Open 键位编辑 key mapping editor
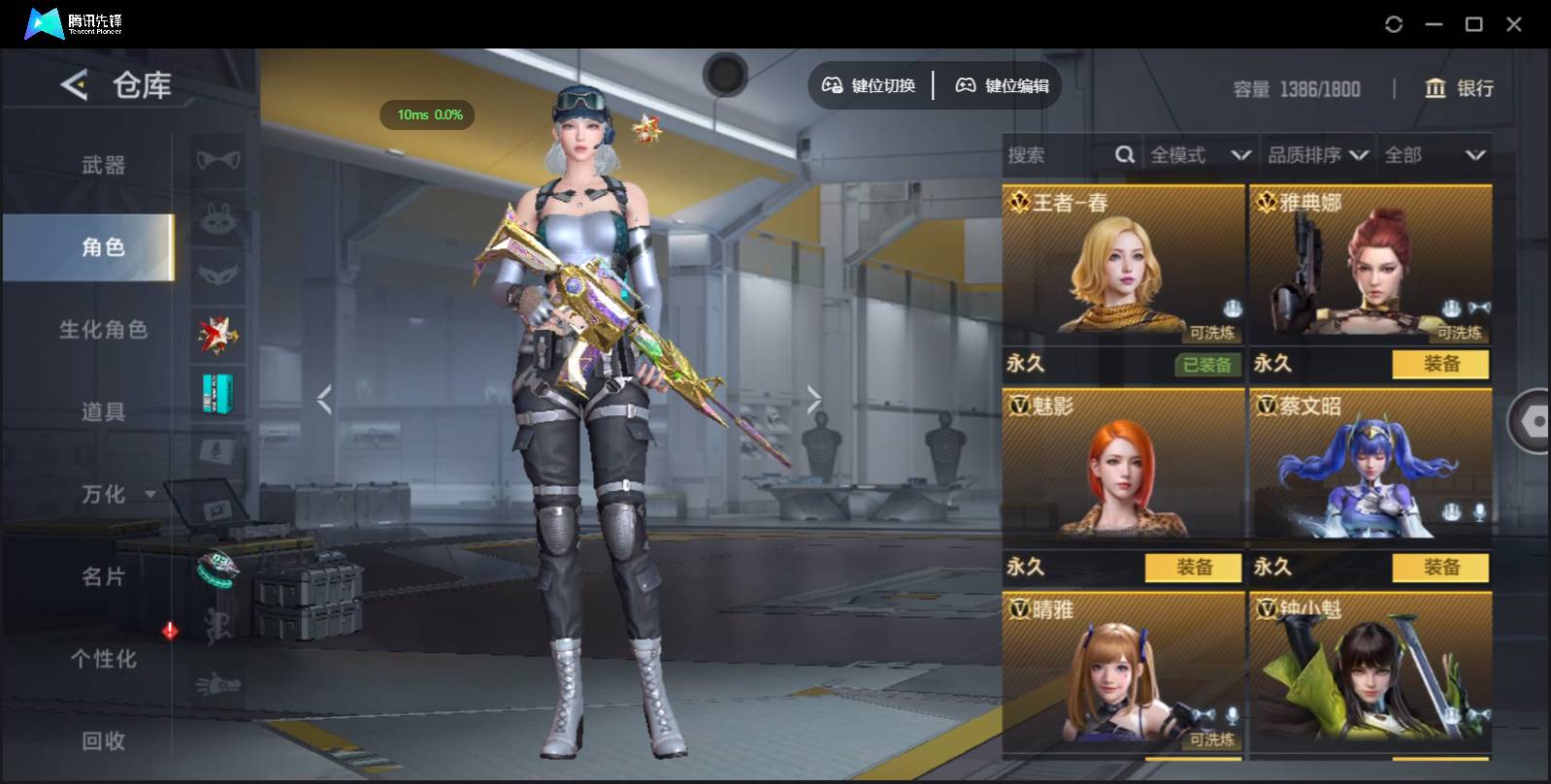 [1003, 86]
